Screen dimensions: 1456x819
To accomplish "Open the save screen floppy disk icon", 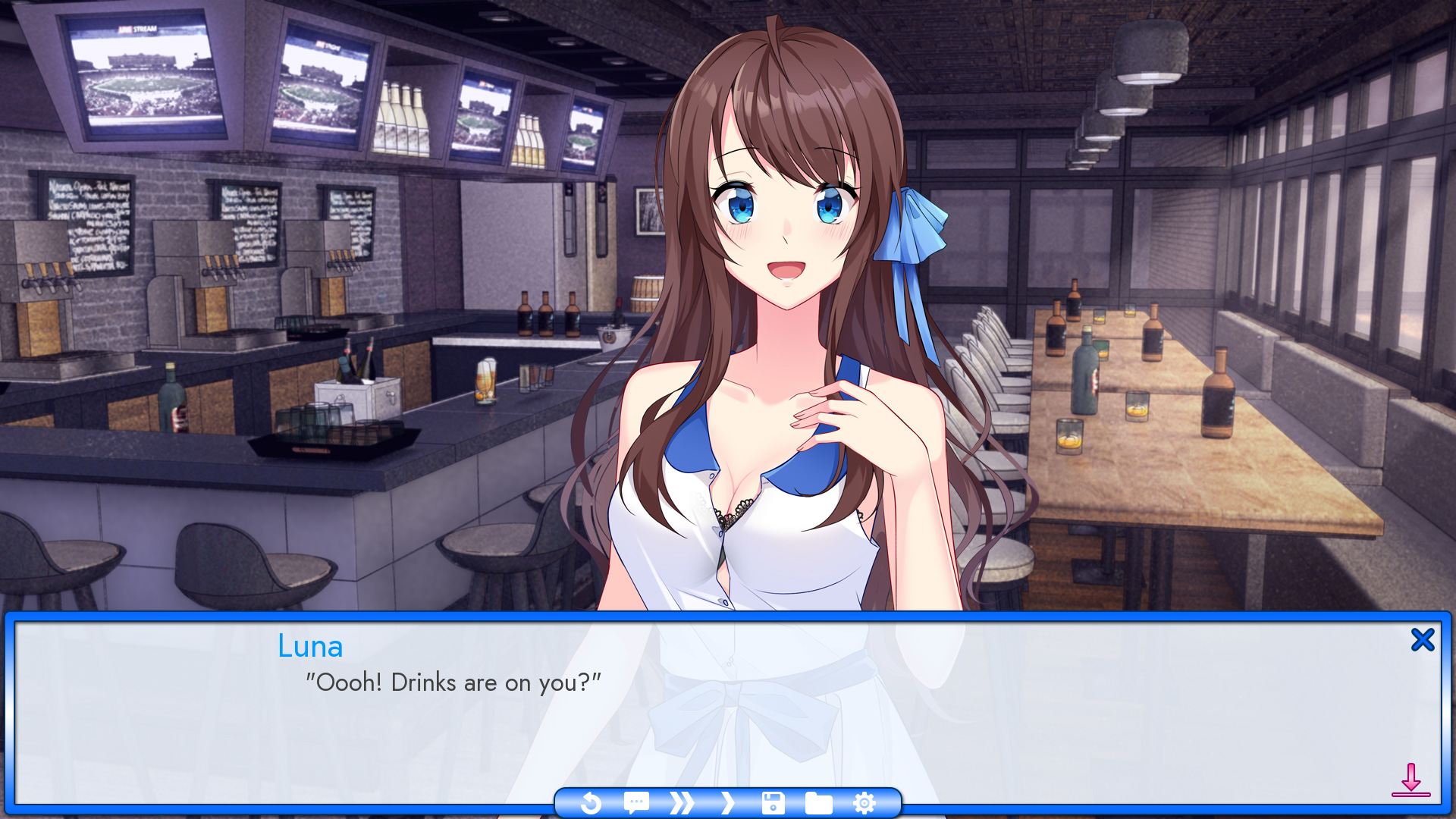I will 773,802.
